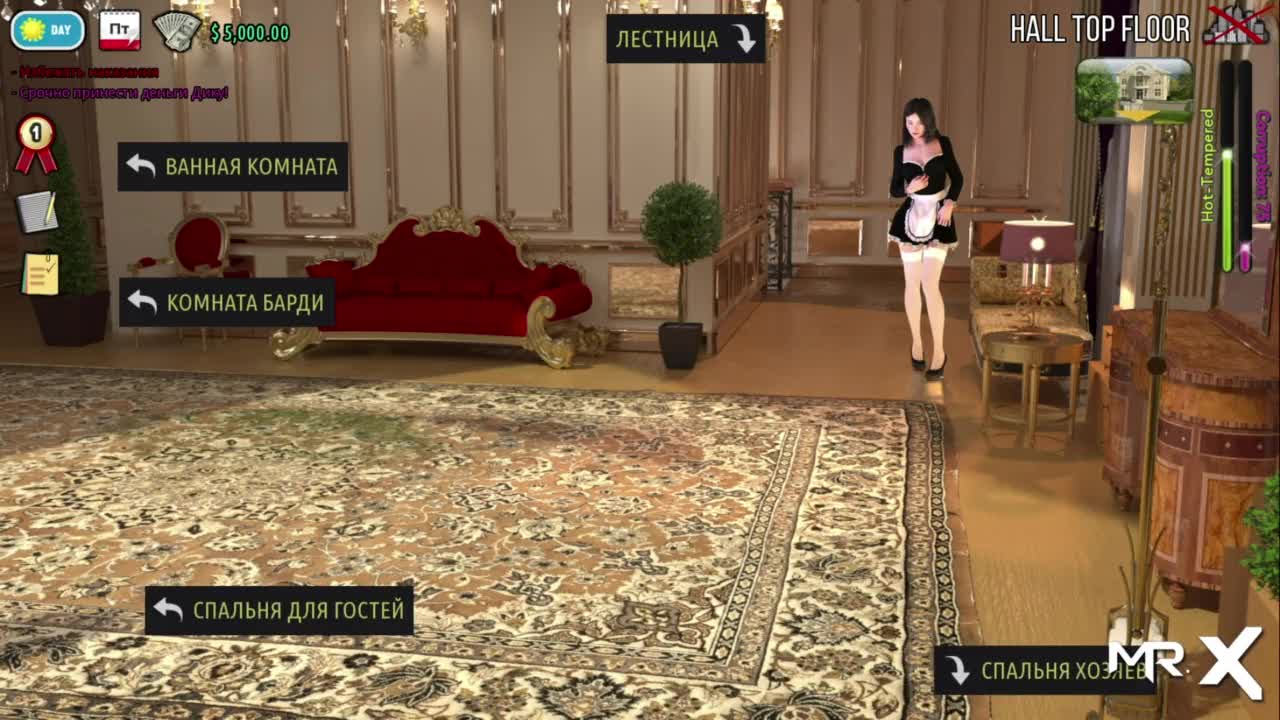Open the yellow checklist notes icon

[41, 273]
